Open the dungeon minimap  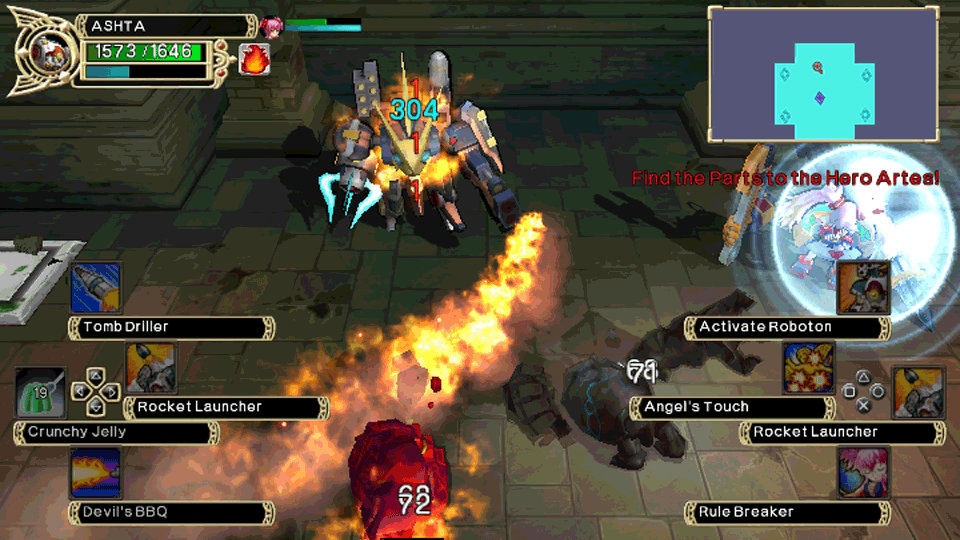click(x=823, y=74)
